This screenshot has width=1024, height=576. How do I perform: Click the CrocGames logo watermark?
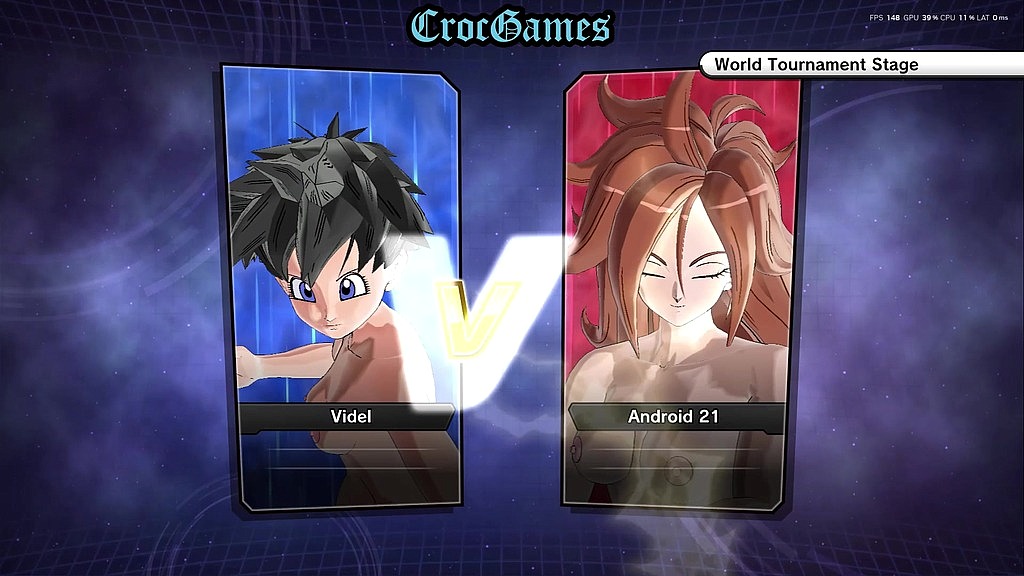click(x=512, y=26)
